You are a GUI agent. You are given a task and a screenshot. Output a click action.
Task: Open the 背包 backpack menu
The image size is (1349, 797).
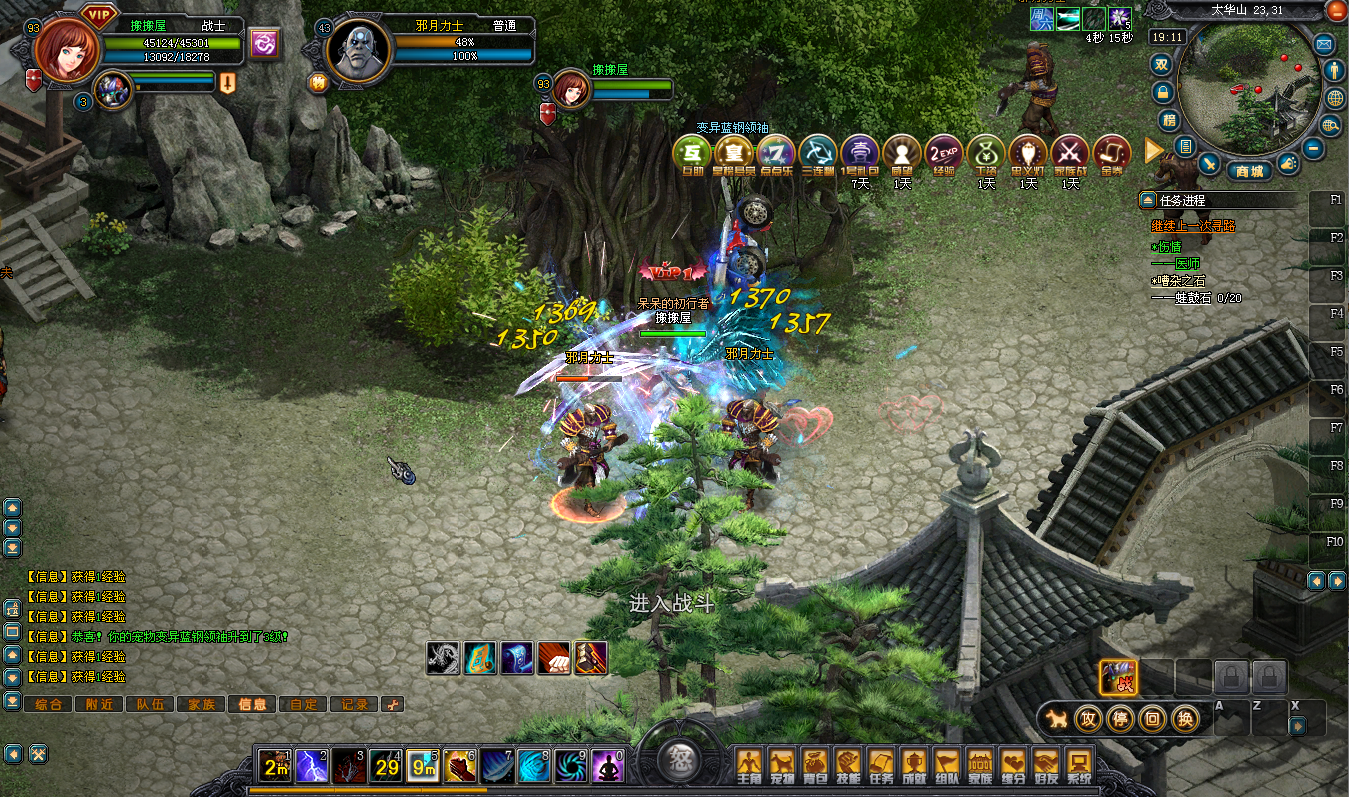pyautogui.click(x=814, y=767)
